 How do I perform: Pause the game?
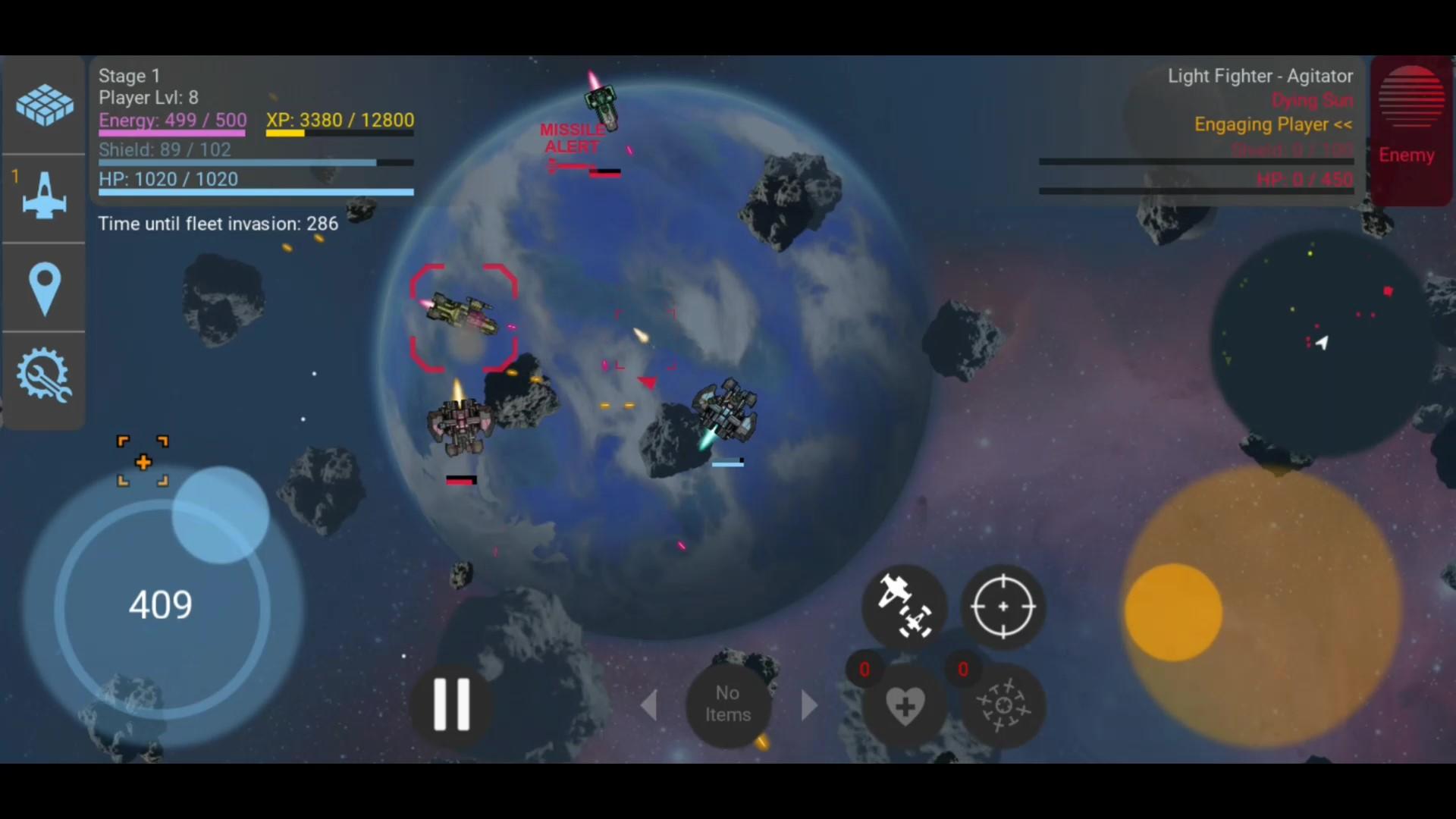(450, 704)
